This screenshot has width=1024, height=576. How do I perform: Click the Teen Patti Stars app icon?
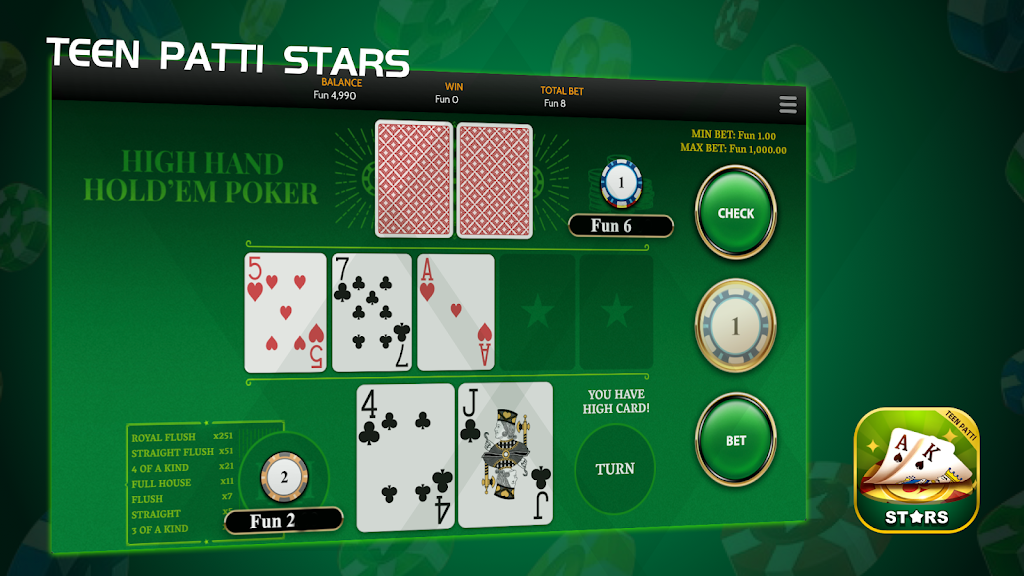[x=916, y=470]
